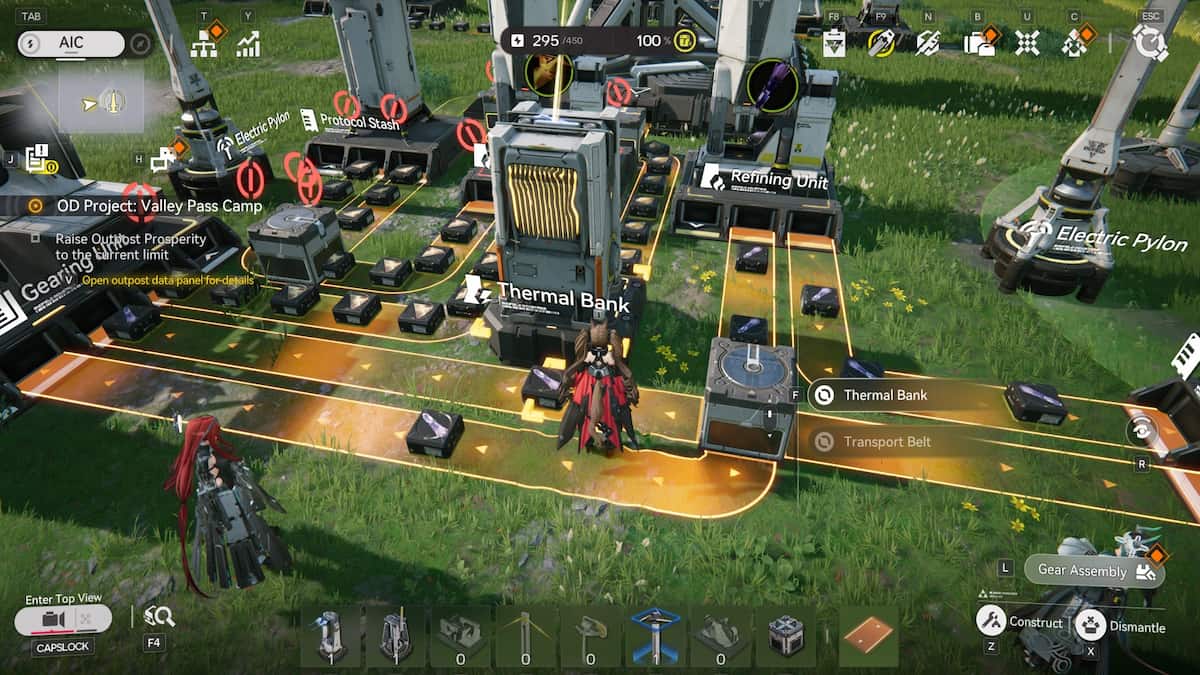Choose the Thermal Bank interaction option
1200x675 pixels.
[884, 395]
